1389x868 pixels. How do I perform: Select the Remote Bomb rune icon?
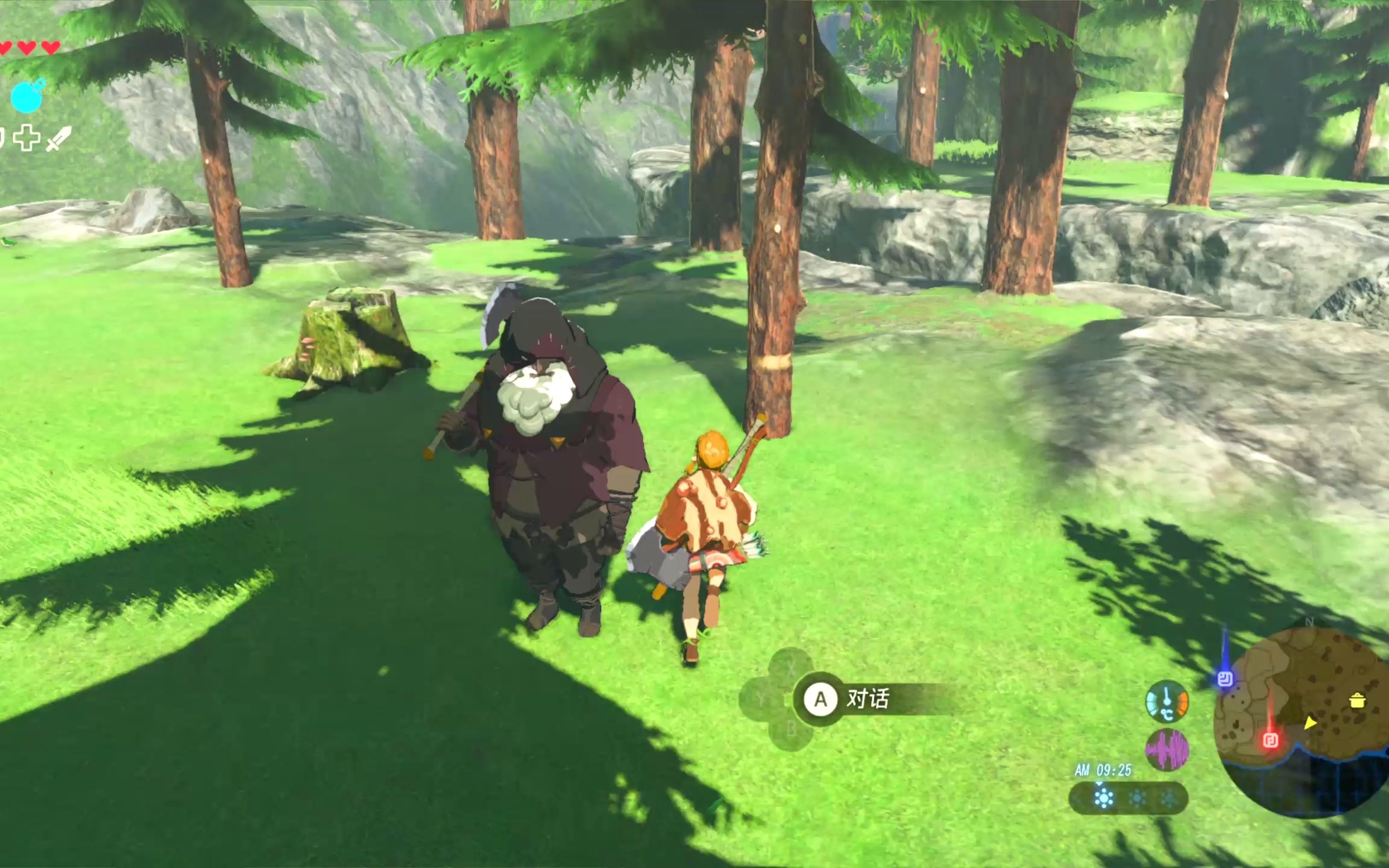tap(27, 96)
